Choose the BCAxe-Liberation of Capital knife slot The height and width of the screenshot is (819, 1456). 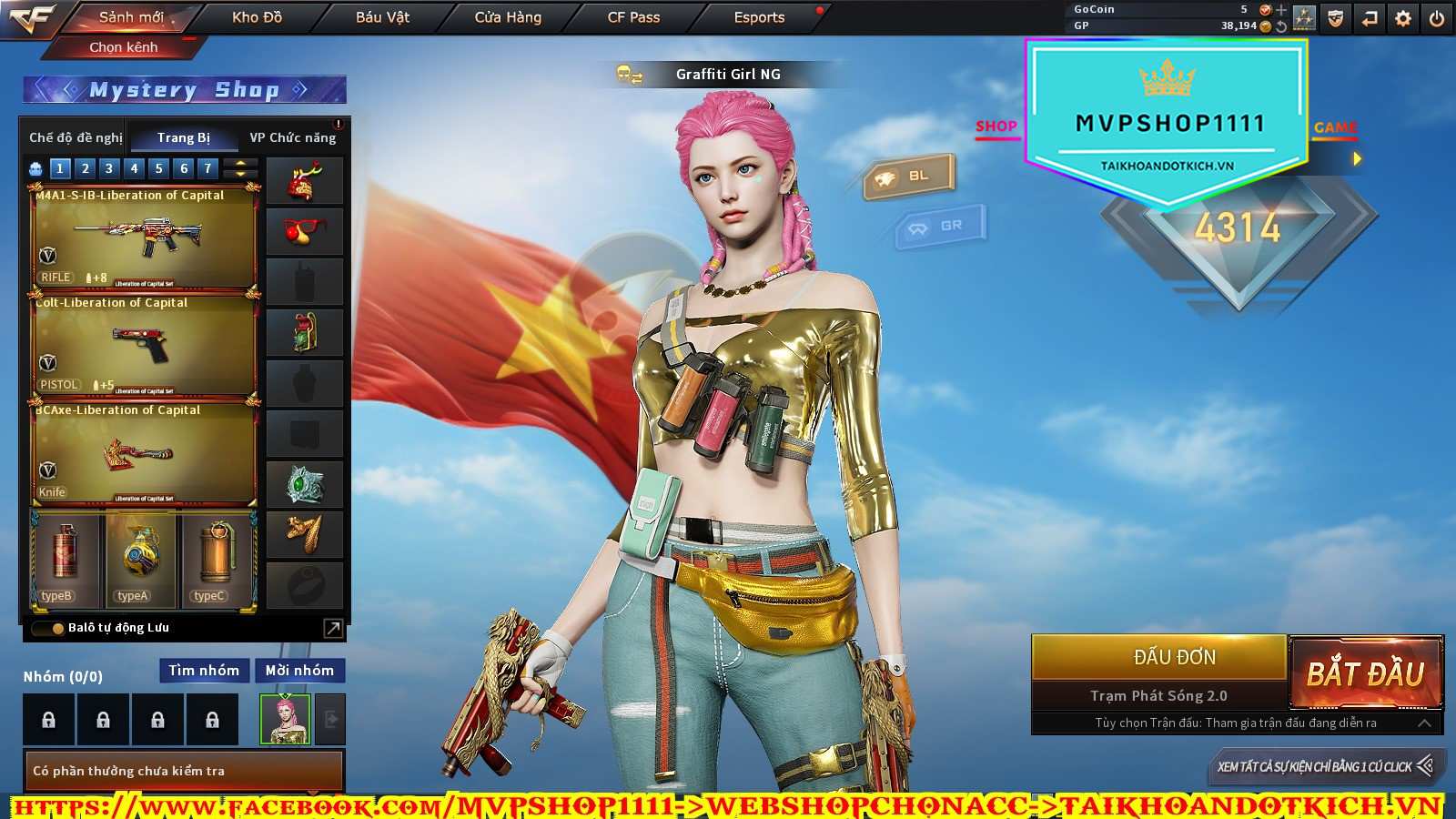coord(144,453)
